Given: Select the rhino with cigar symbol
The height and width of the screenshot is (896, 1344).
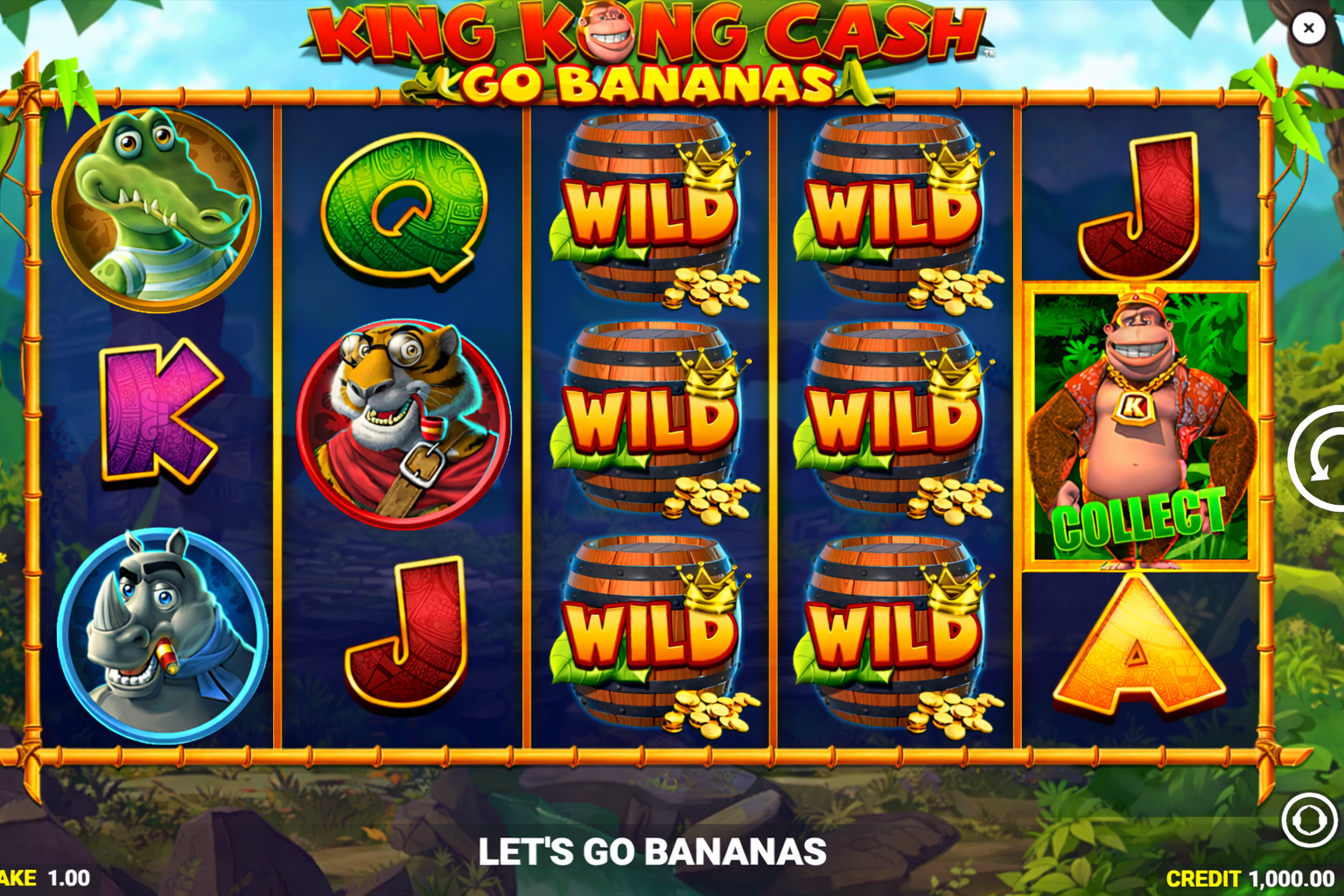Looking at the screenshot, I should (162, 632).
